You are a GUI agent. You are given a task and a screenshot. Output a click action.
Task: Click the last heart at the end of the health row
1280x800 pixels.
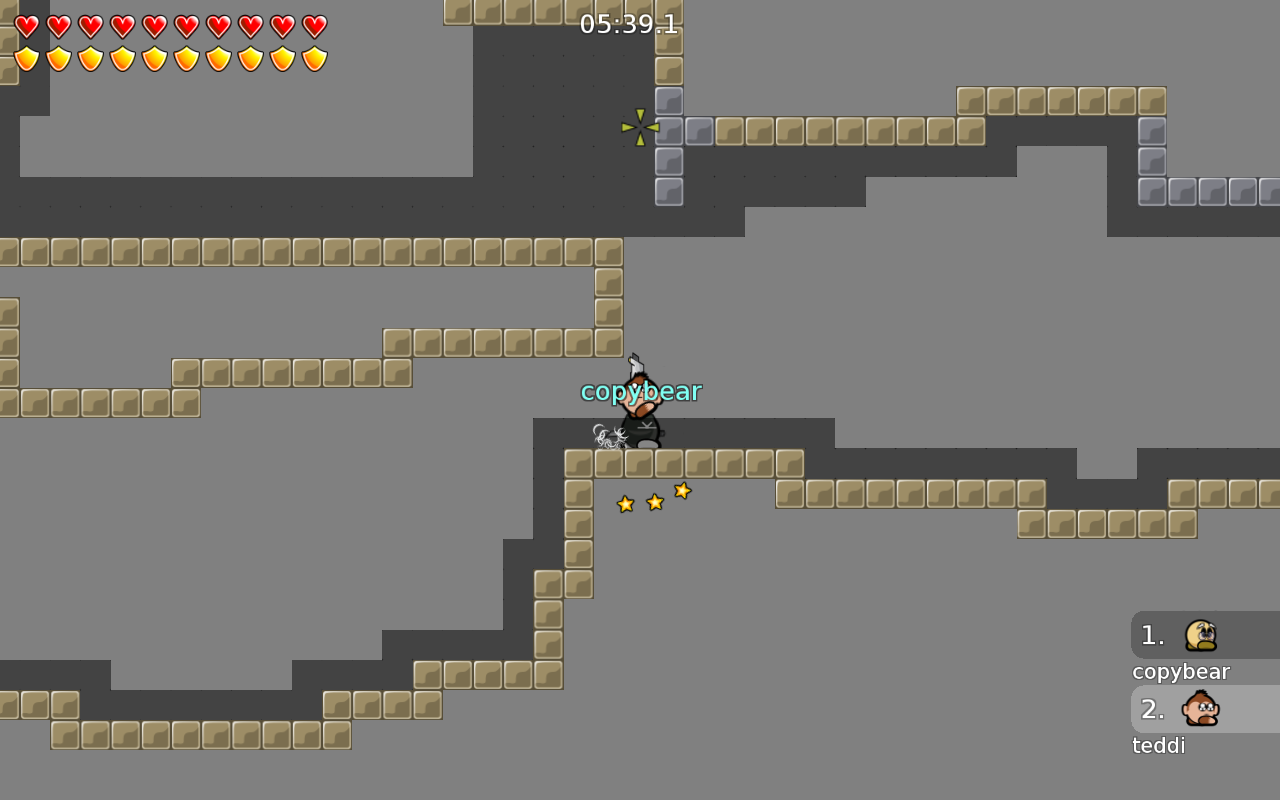[315, 27]
